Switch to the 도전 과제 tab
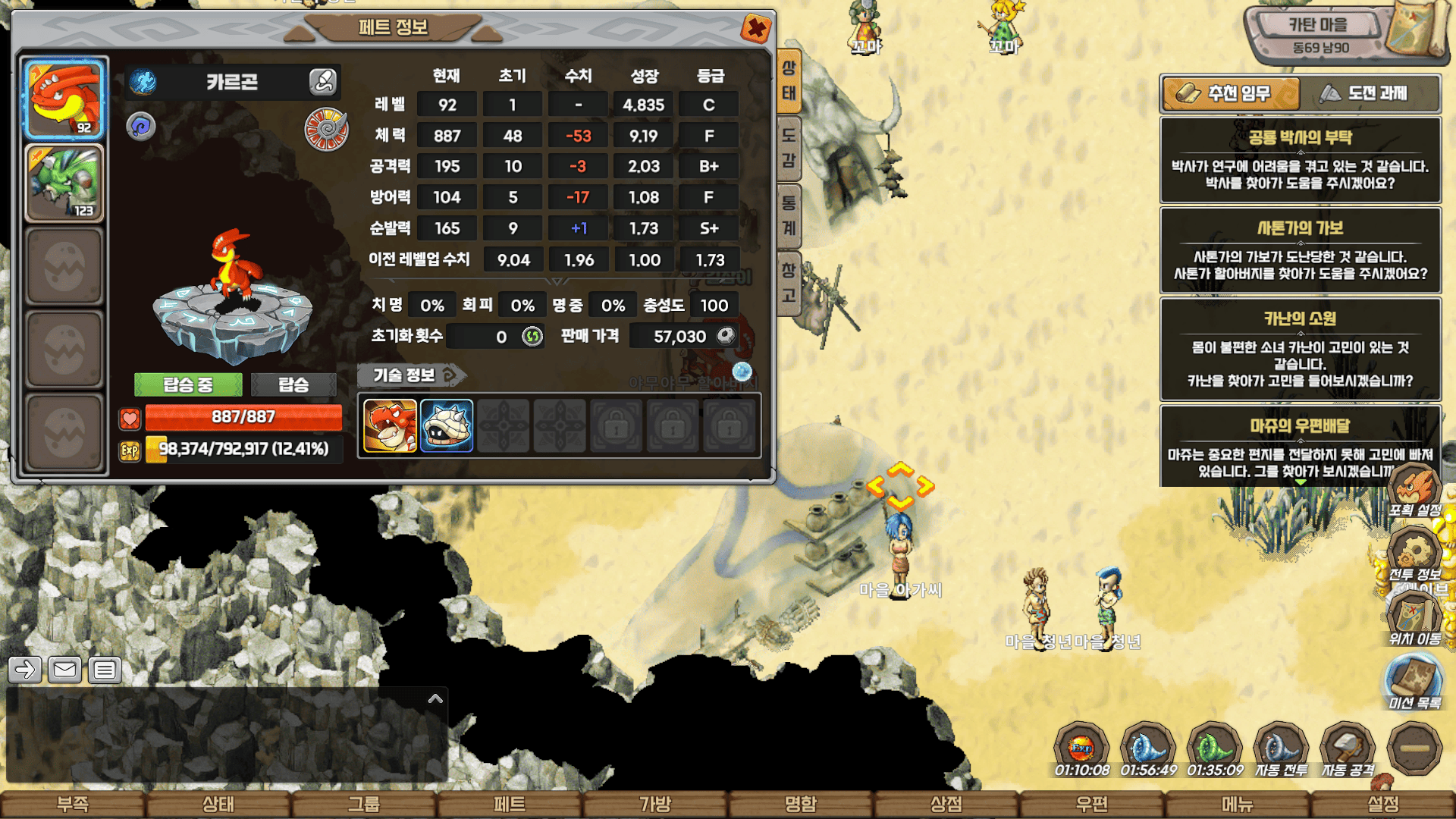This screenshot has height=819, width=1456. [1370, 93]
